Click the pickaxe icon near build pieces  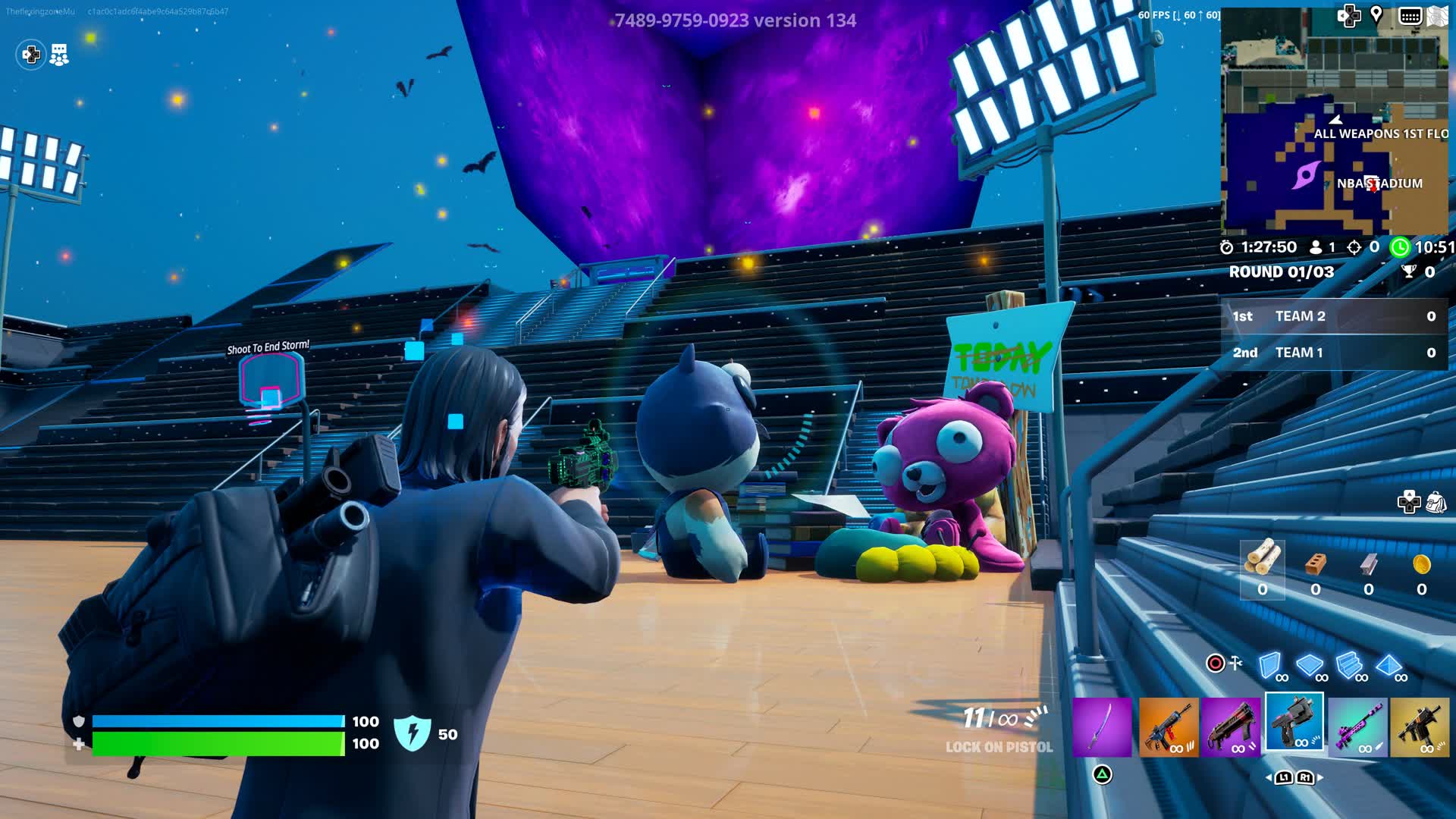[1235, 663]
